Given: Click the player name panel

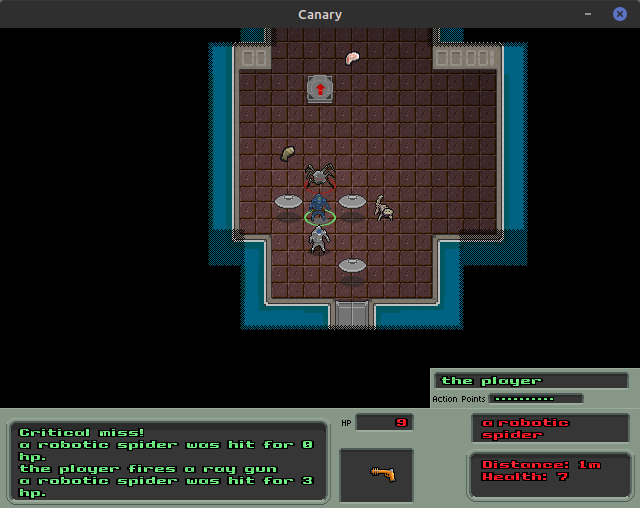Looking at the screenshot, I should [x=534, y=380].
